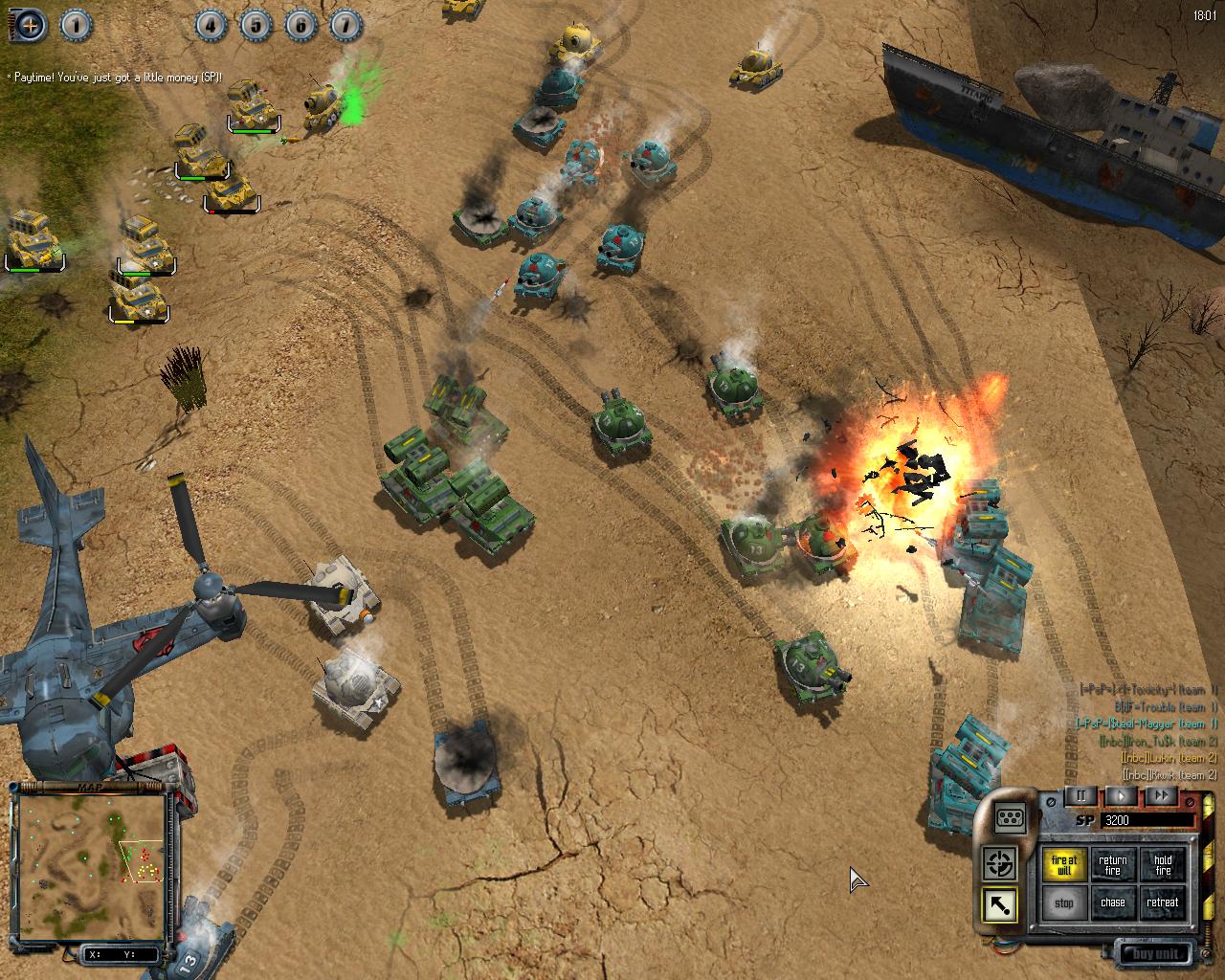Activate the crosshair target icon
Image resolution: width=1225 pixels, height=980 pixels.
[x=1000, y=864]
